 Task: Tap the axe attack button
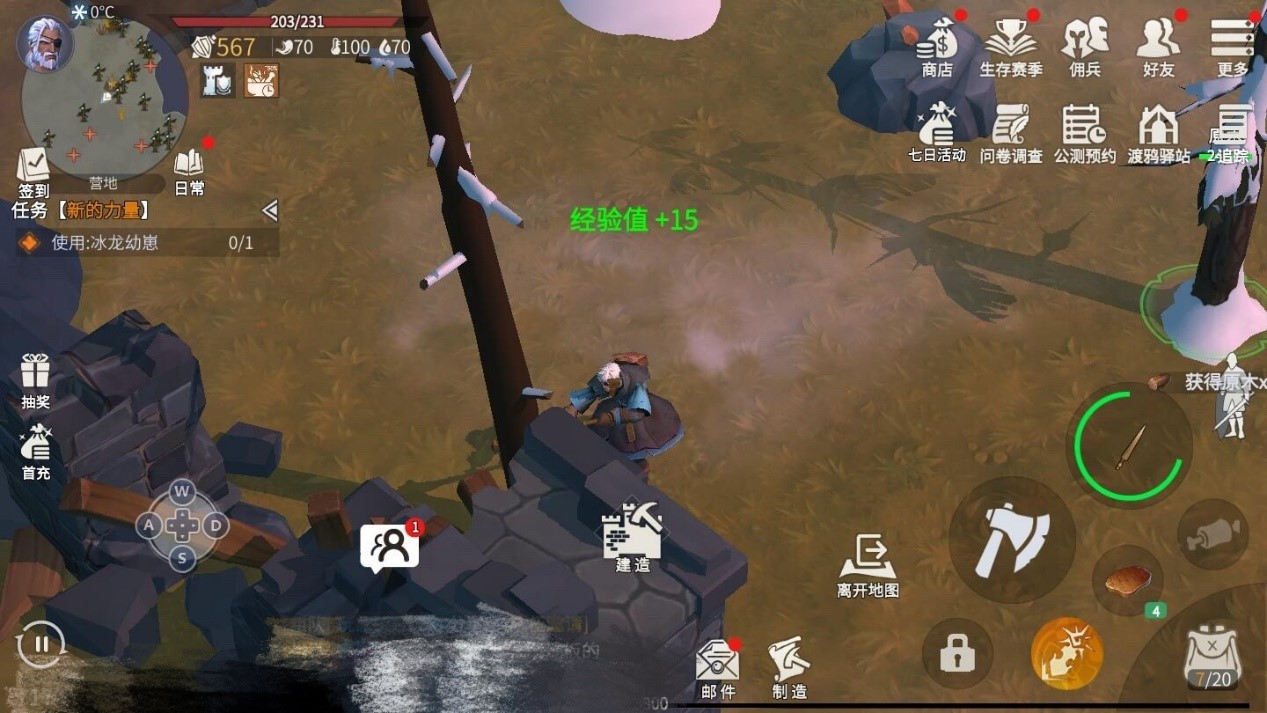click(1011, 540)
